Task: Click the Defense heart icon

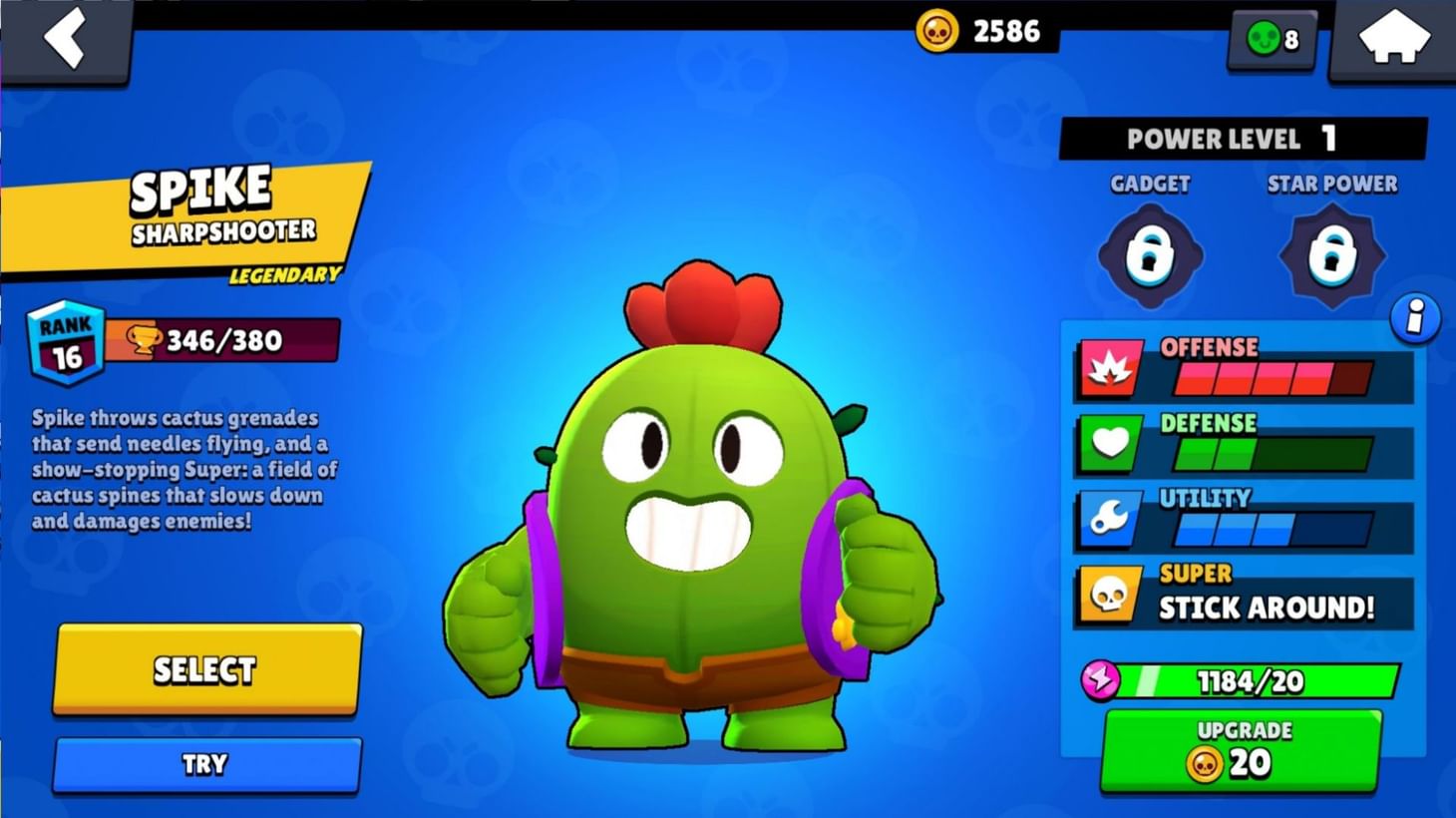Action: (1109, 442)
